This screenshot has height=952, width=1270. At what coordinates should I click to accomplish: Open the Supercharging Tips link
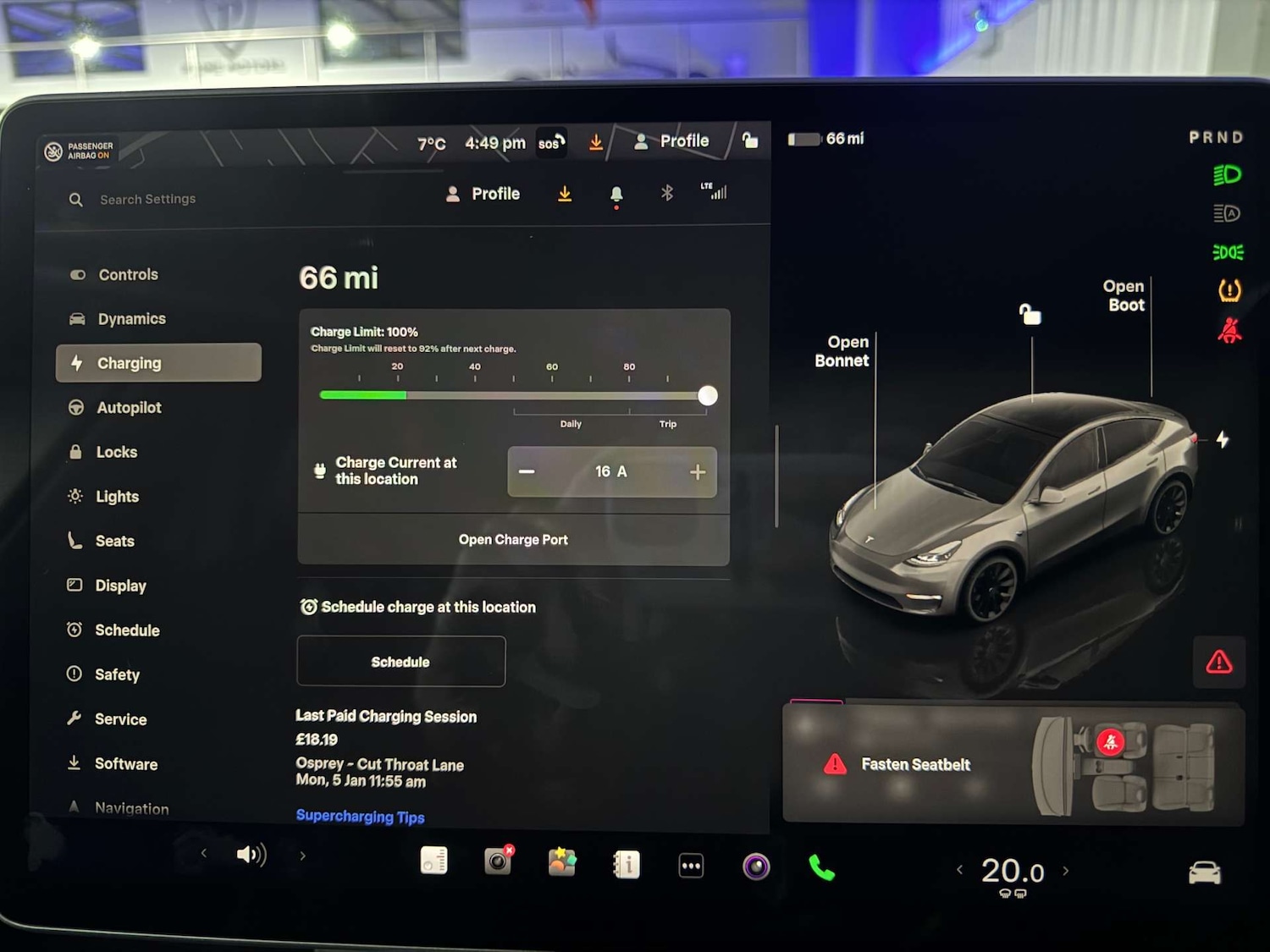[x=360, y=816]
